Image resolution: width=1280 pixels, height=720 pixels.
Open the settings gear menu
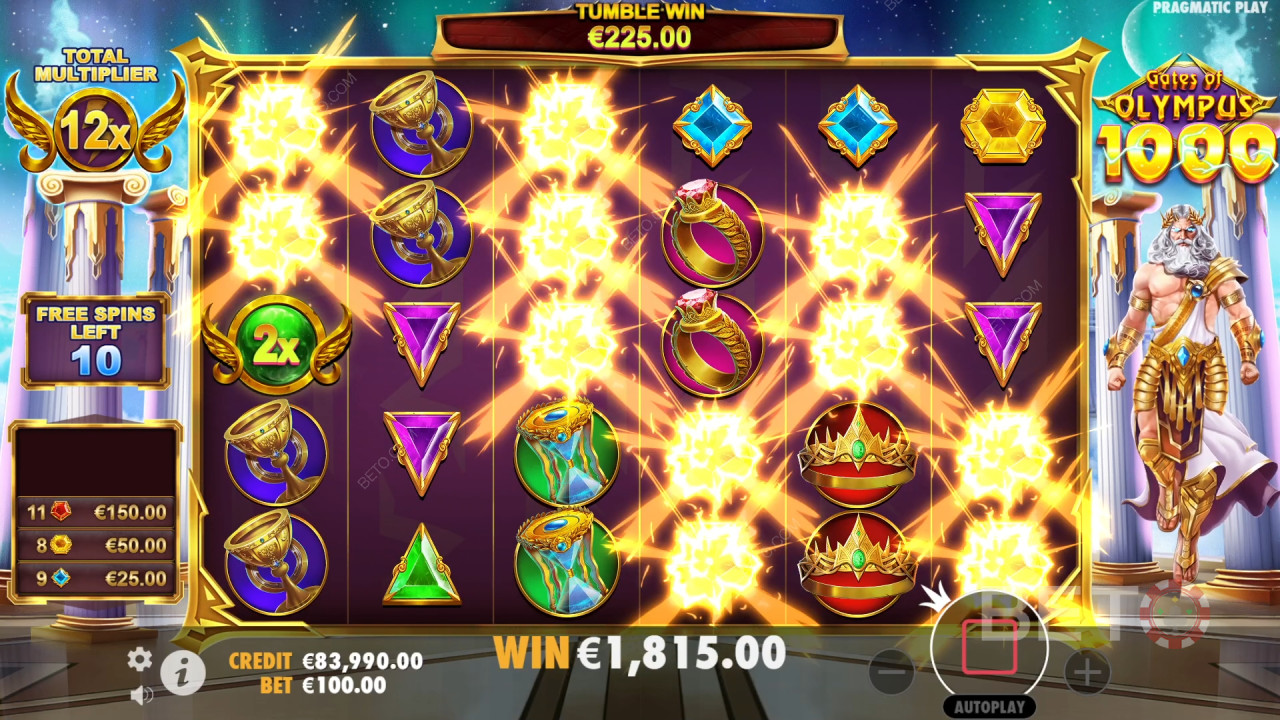click(x=140, y=658)
